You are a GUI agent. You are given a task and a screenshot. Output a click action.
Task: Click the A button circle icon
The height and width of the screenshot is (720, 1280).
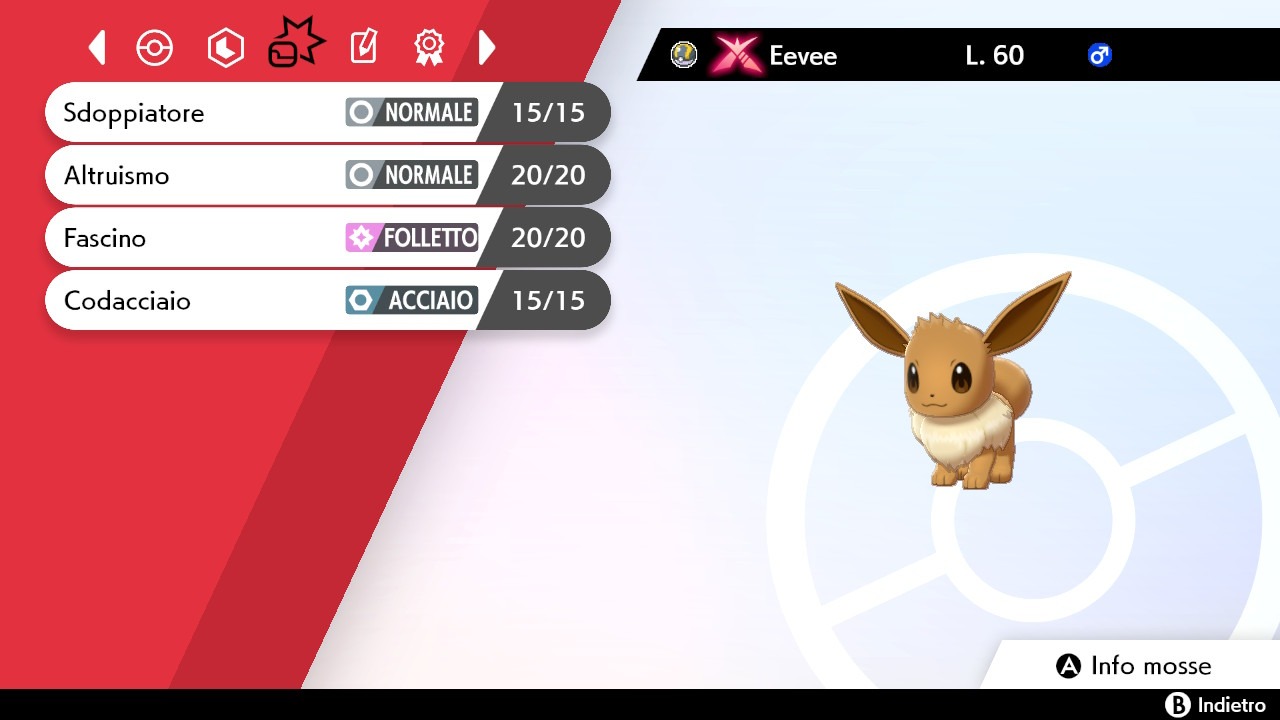(1068, 665)
